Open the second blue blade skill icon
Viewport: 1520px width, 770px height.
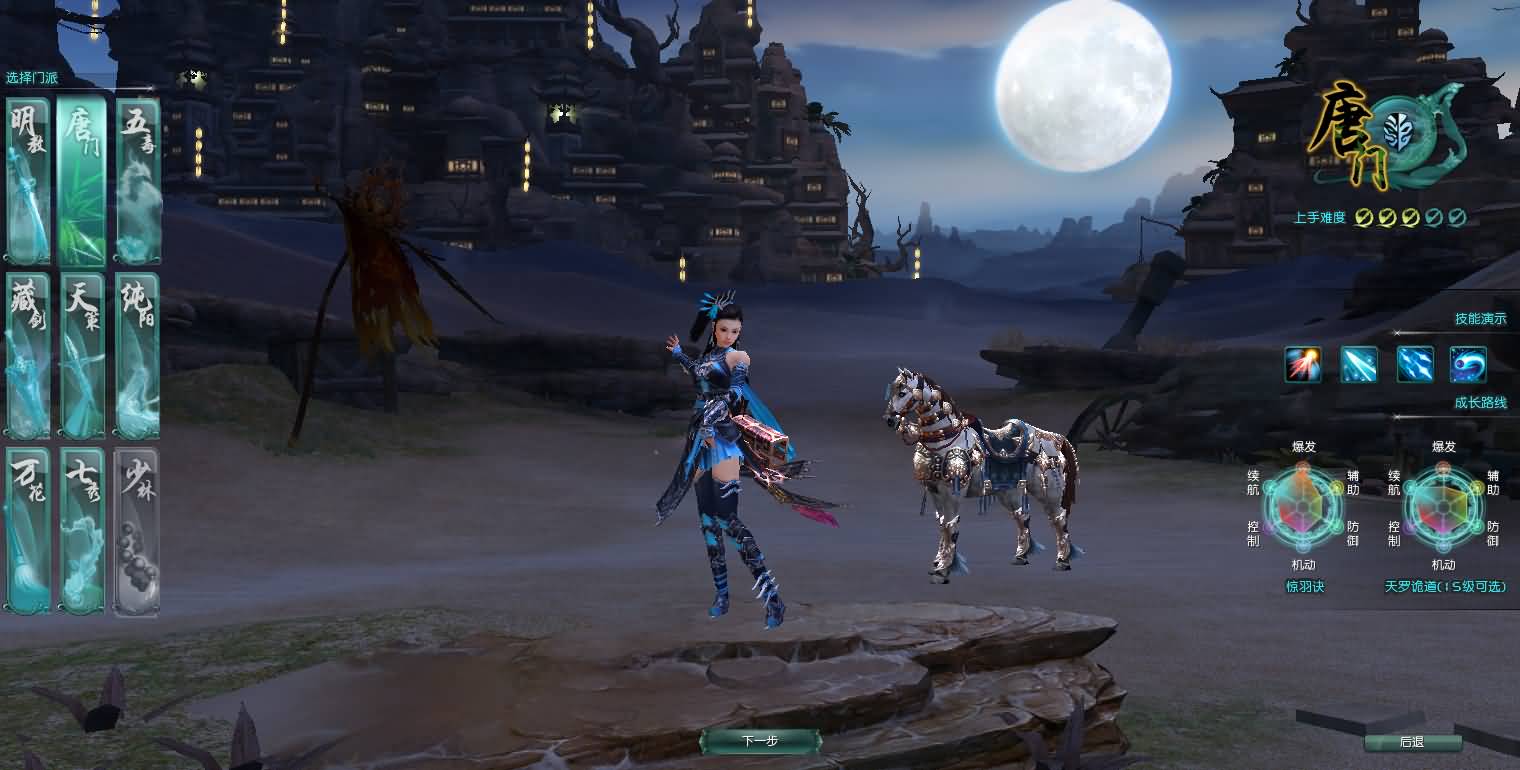[x=1358, y=364]
